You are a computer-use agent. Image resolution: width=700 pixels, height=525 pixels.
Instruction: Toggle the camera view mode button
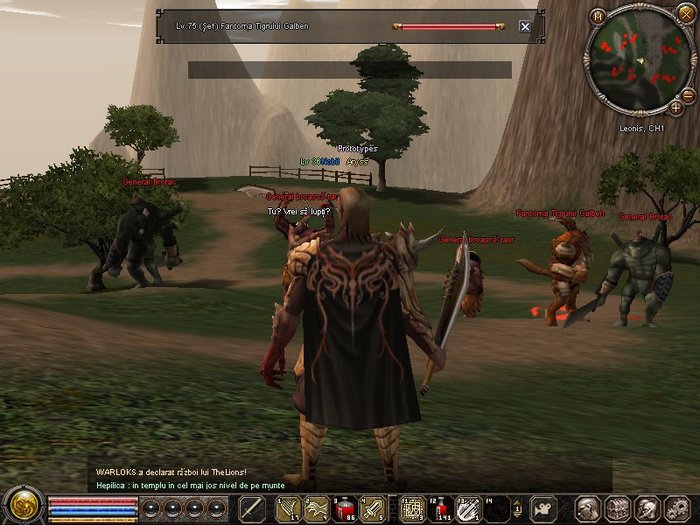click(x=544, y=508)
